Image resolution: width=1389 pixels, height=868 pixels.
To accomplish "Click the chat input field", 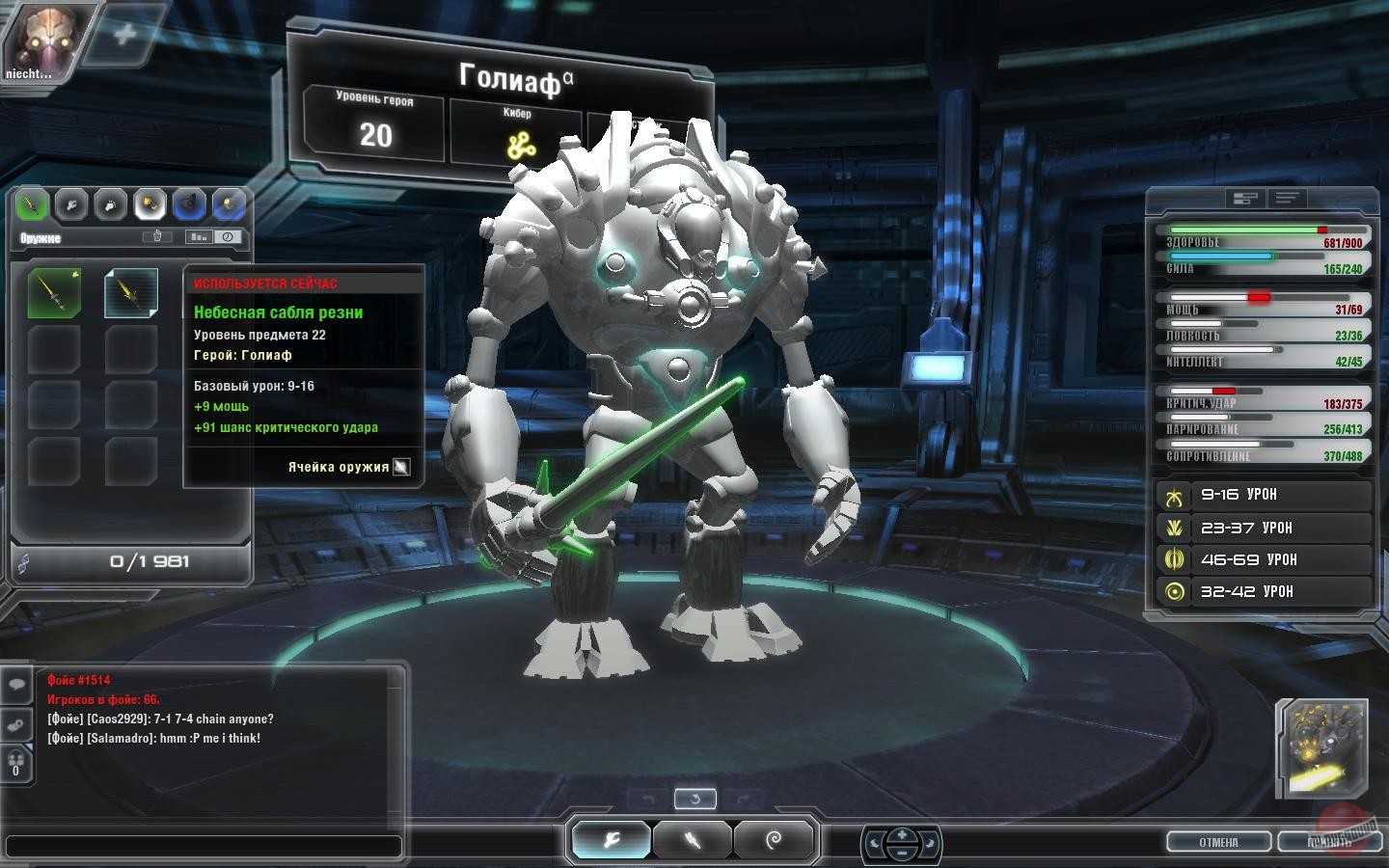I will [x=204, y=846].
